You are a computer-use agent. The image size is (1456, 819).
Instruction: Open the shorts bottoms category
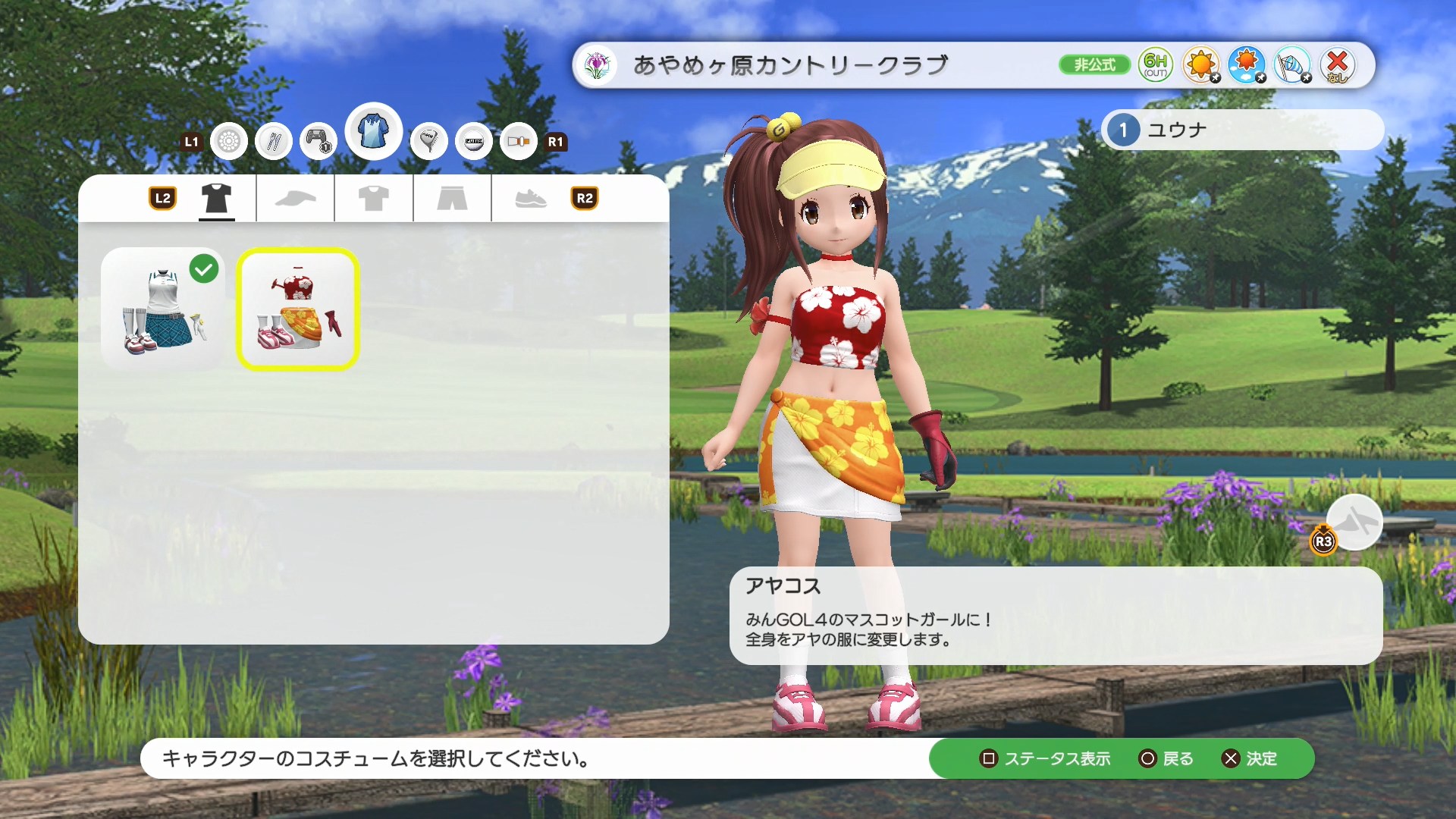451,199
